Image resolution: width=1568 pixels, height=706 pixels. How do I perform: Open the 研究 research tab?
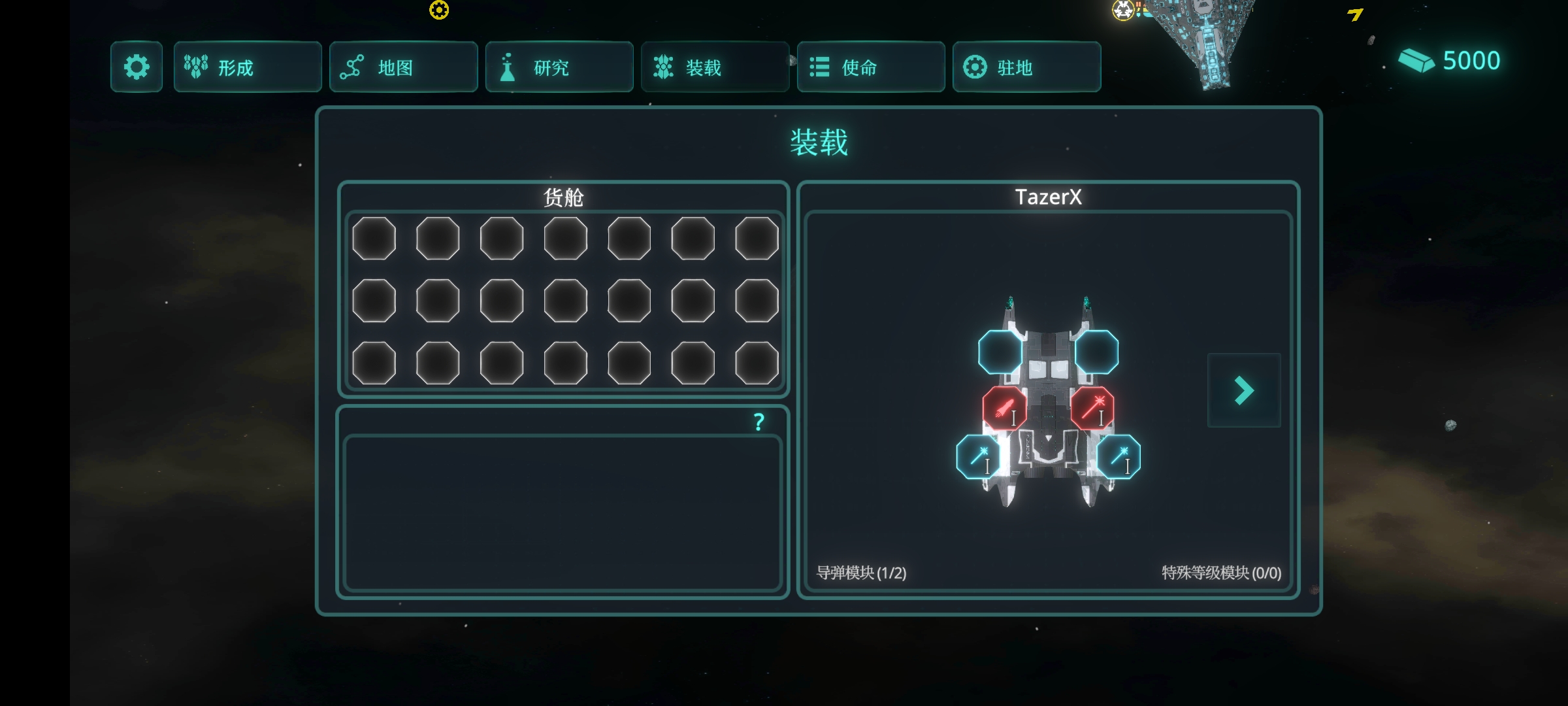[559, 67]
